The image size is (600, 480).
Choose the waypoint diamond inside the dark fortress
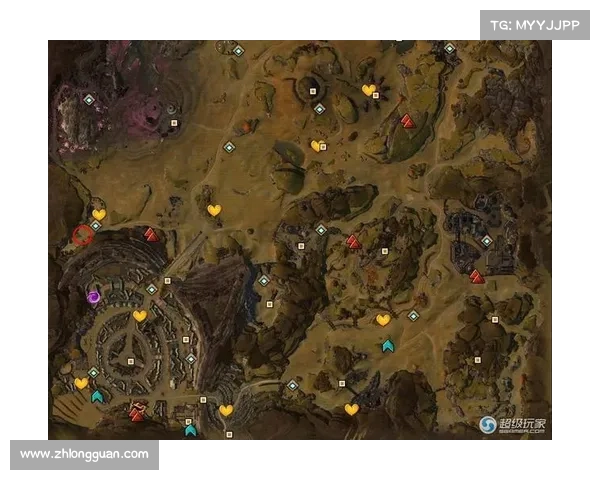coord(486,241)
